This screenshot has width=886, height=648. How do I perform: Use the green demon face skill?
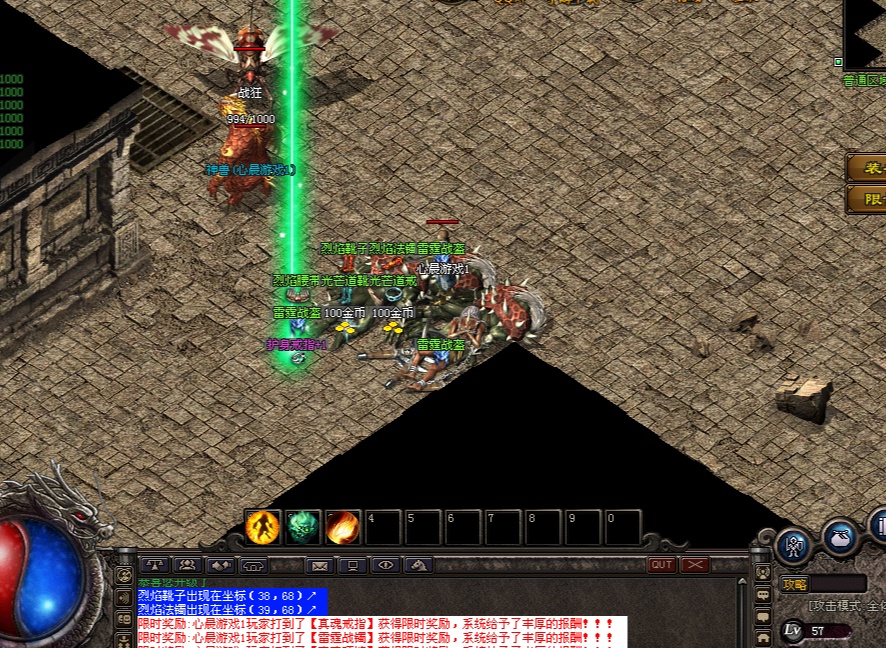coord(303,527)
